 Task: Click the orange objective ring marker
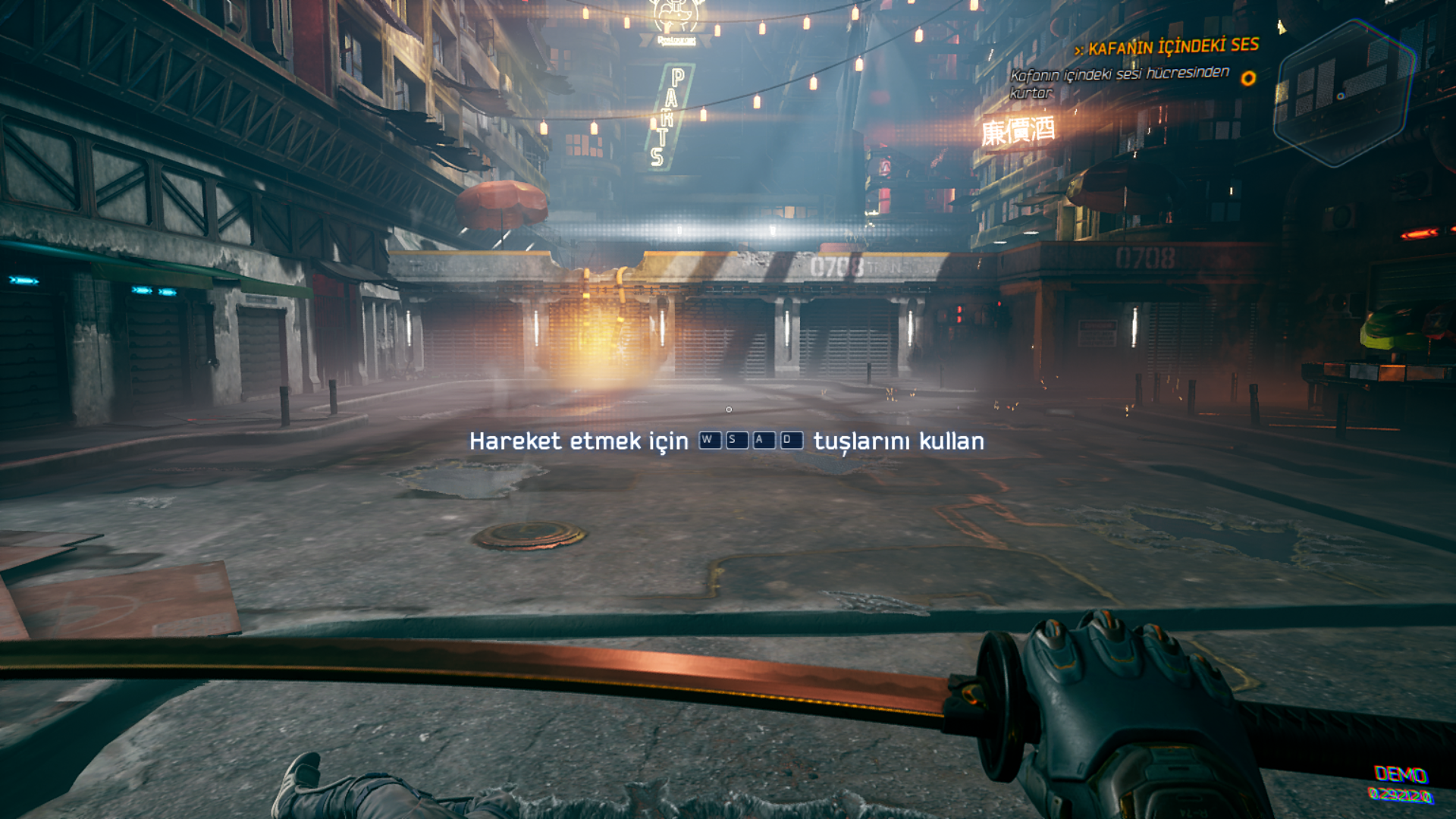pos(1248,78)
